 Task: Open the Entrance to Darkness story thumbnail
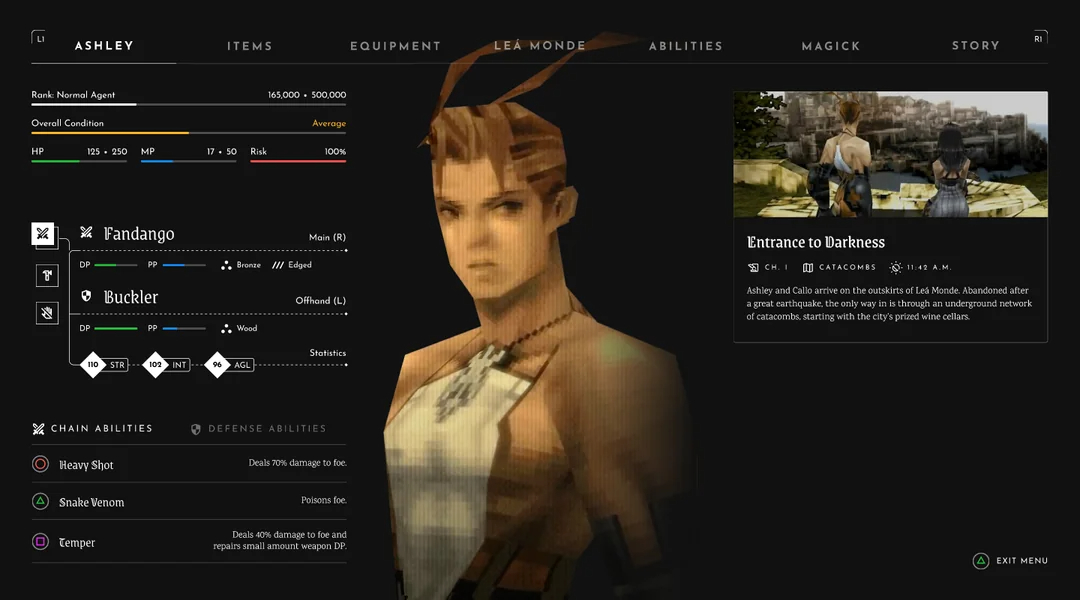tap(890, 155)
